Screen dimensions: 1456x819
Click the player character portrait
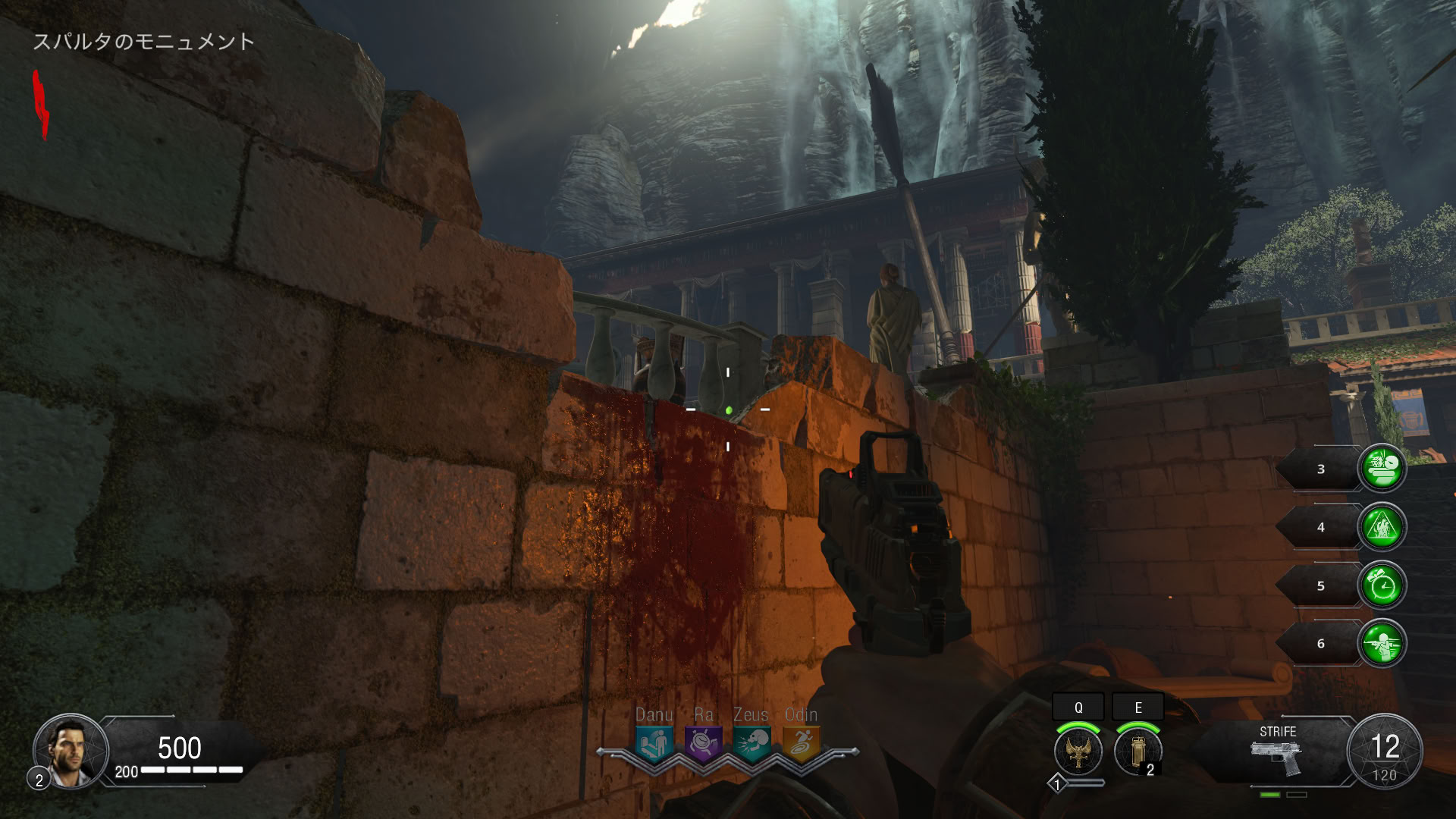70,751
